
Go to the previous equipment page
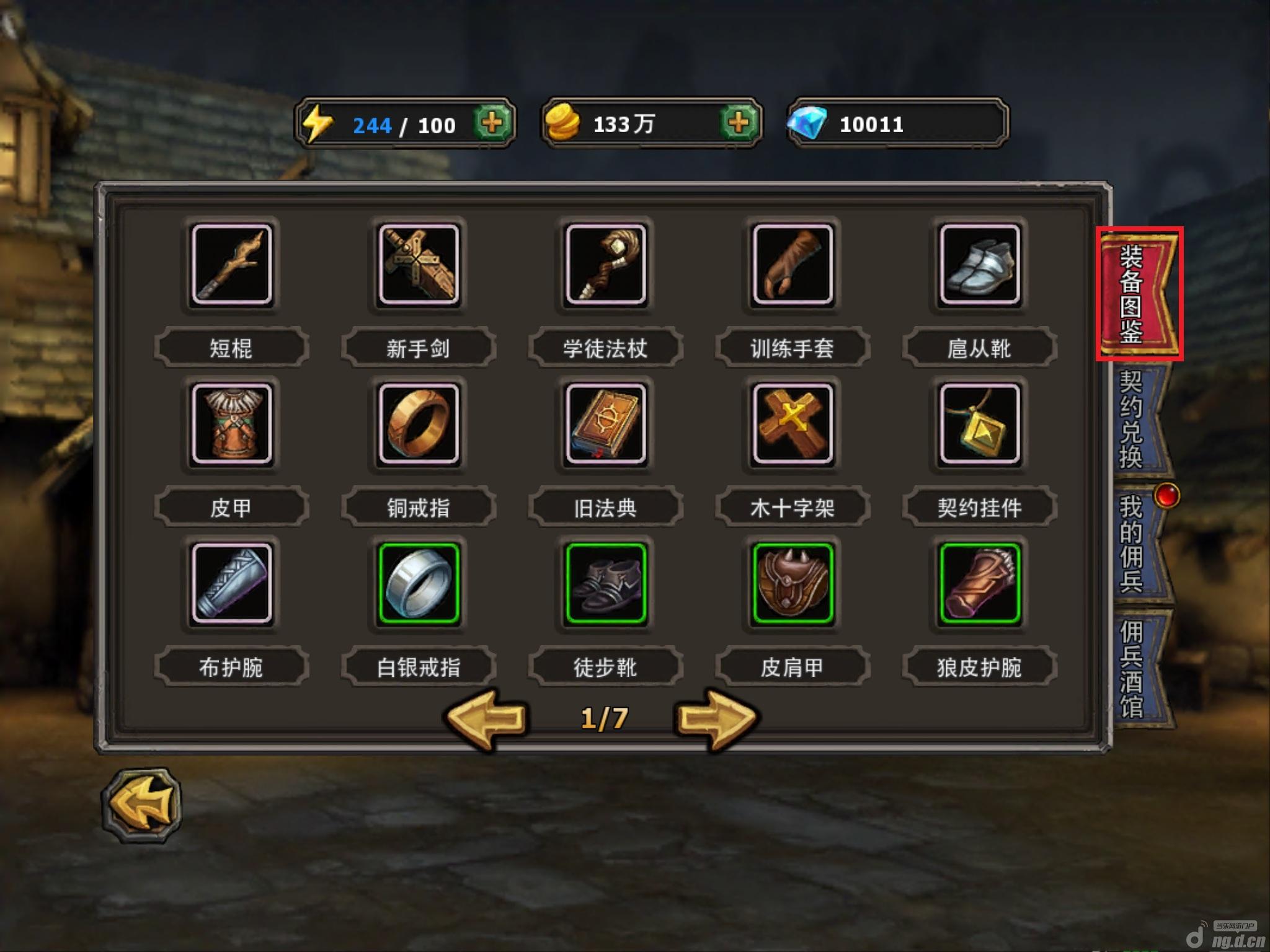488,719
